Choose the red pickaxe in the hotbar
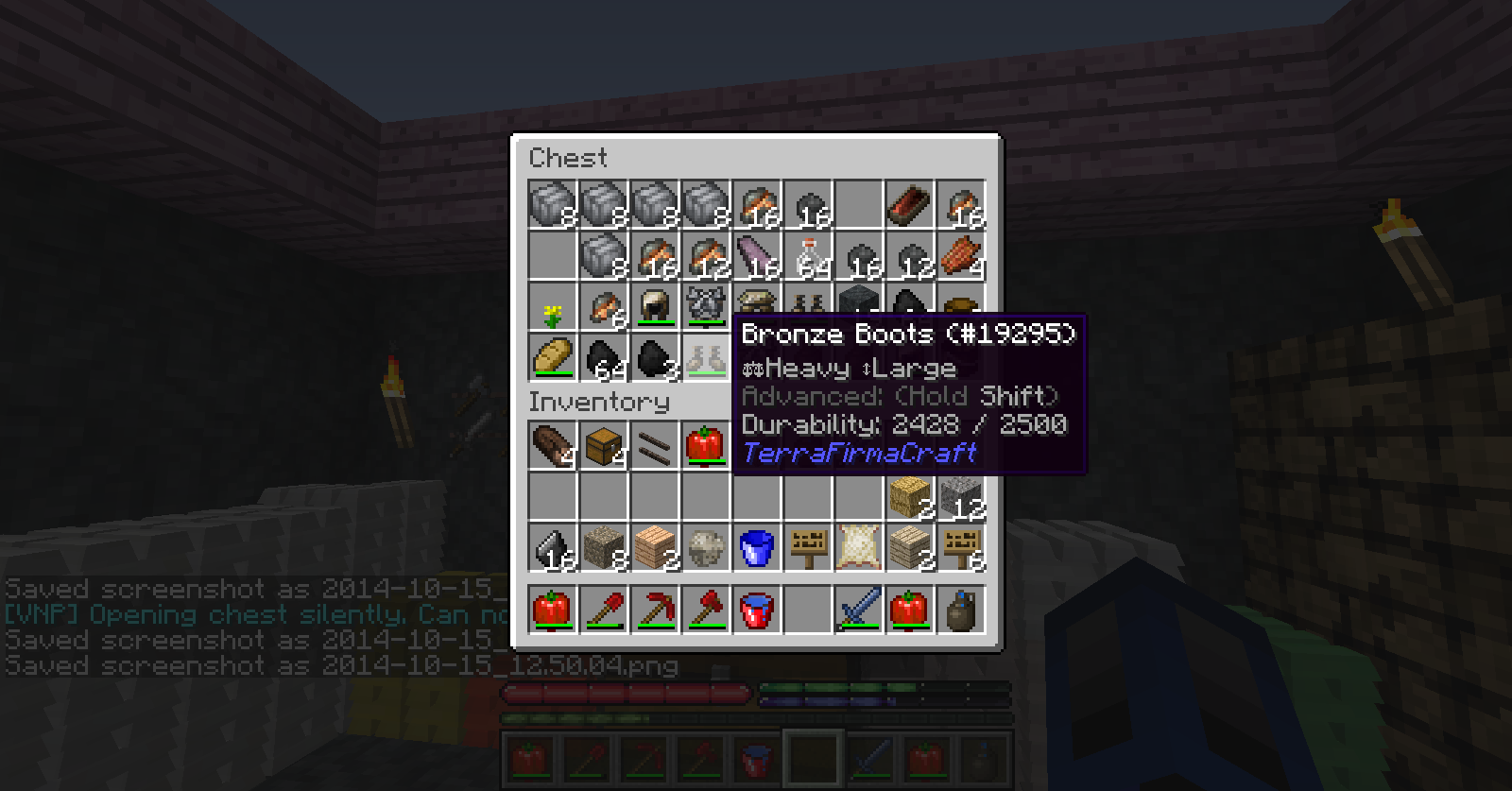The height and width of the screenshot is (791, 1512). (x=655, y=610)
